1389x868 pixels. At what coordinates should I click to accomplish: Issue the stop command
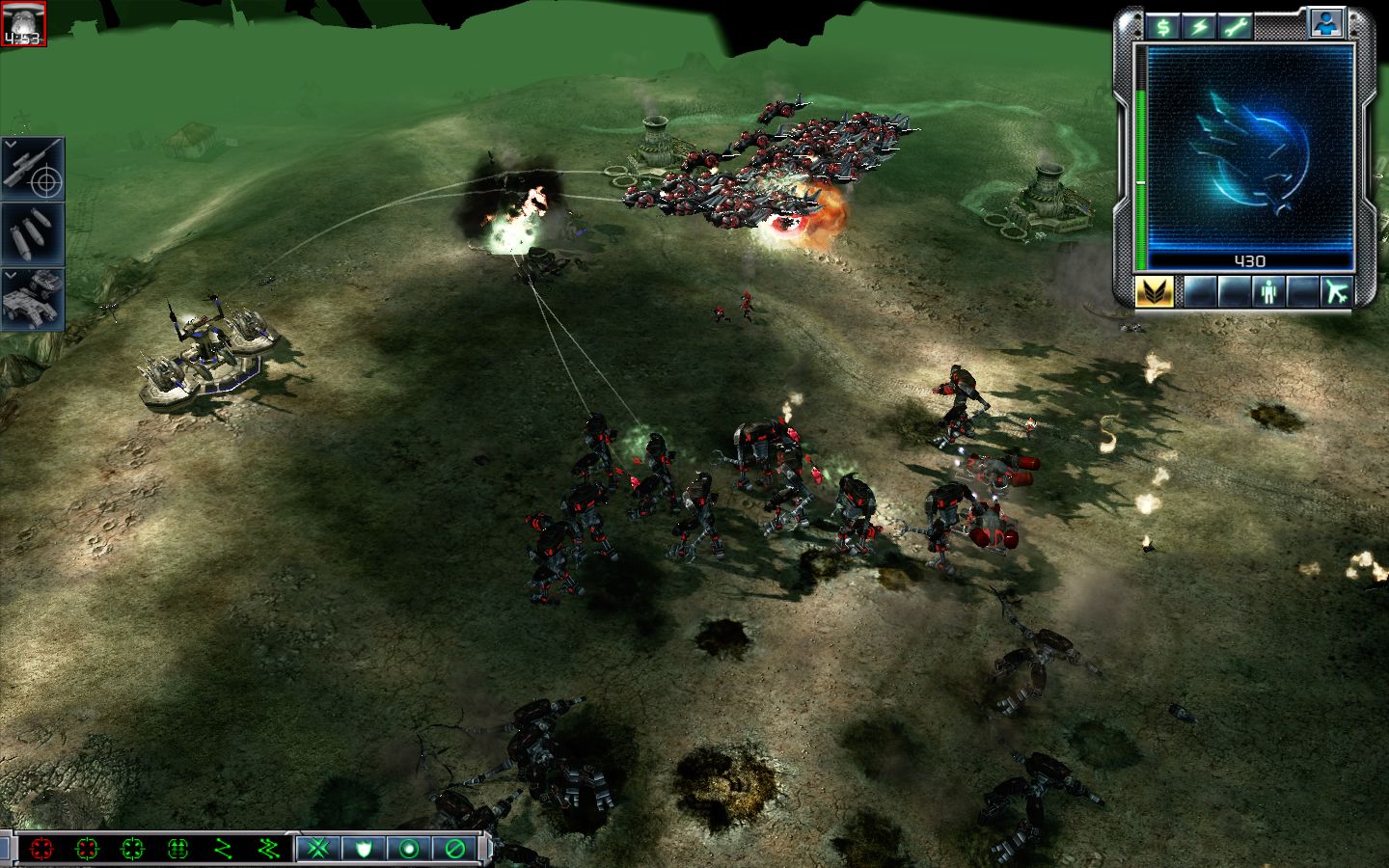pyautogui.click(x=455, y=849)
